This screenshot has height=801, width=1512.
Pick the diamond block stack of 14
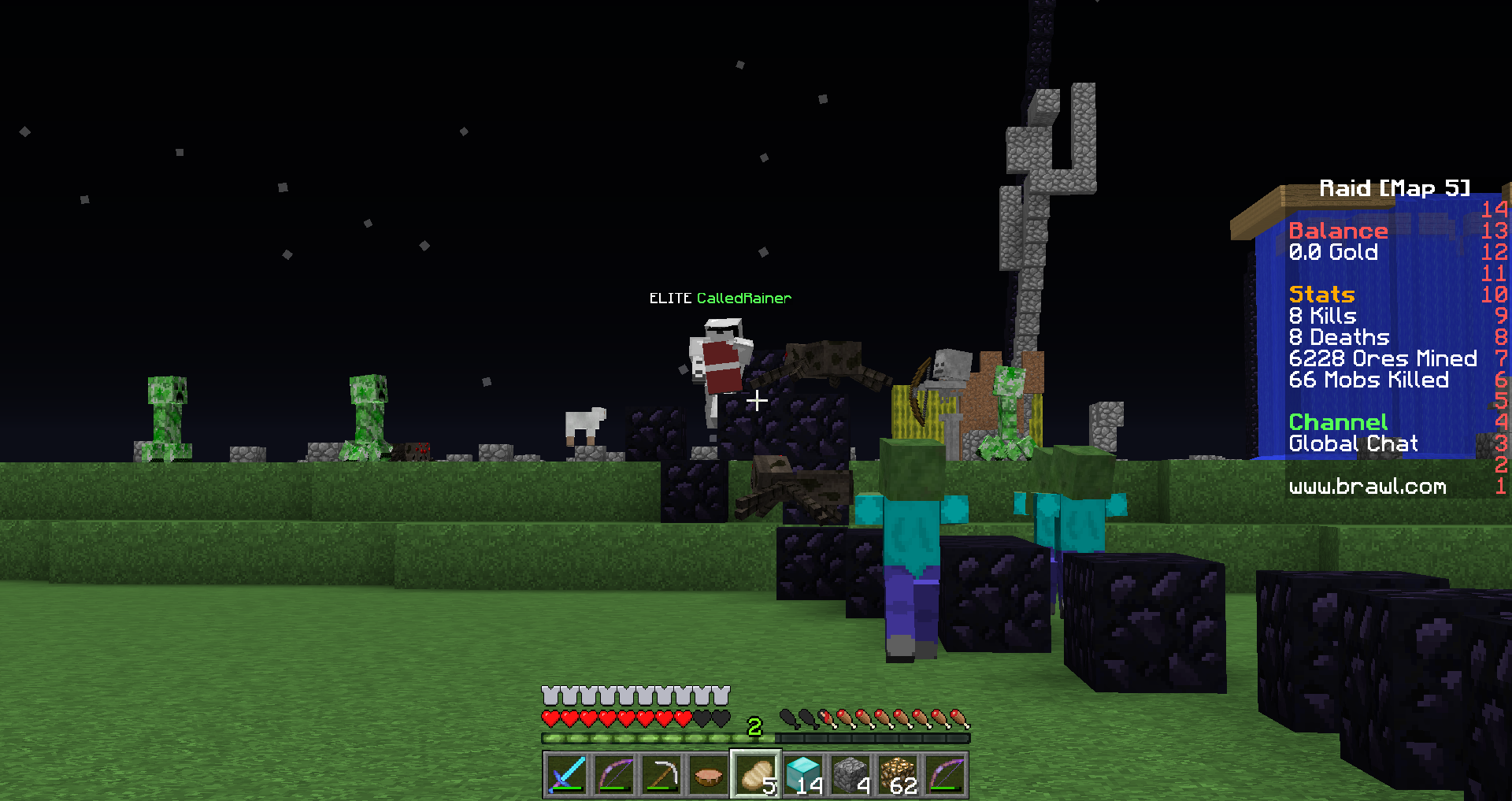click(x=803, y=775)
